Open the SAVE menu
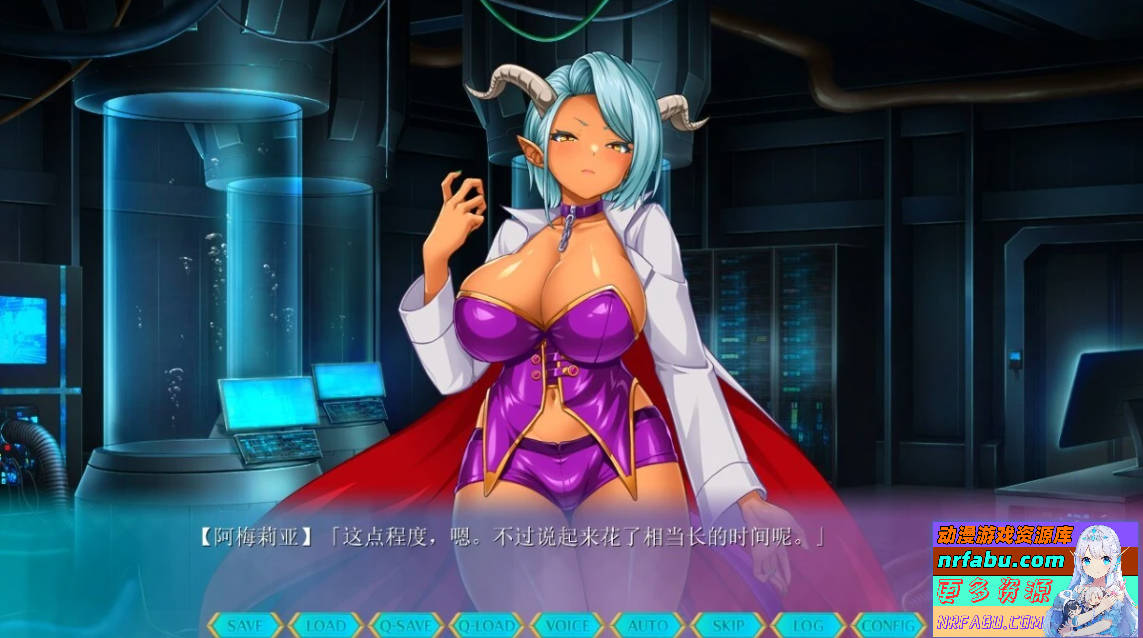Image resolution: width=1143 pixels, height=638 pixels. pos(245,626)
